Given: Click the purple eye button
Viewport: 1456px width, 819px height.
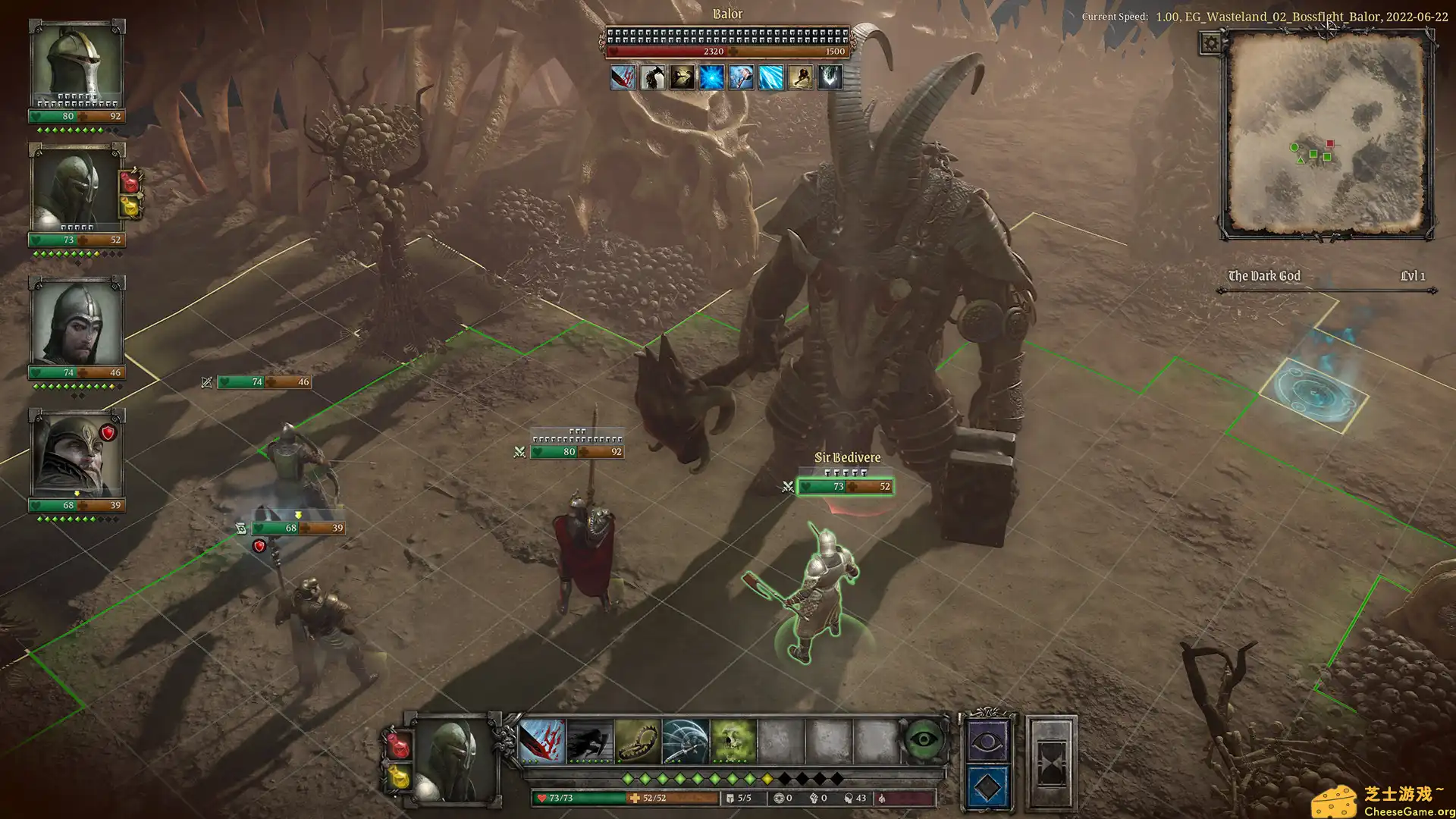Looking at the screenshot, I should (986, 741).
